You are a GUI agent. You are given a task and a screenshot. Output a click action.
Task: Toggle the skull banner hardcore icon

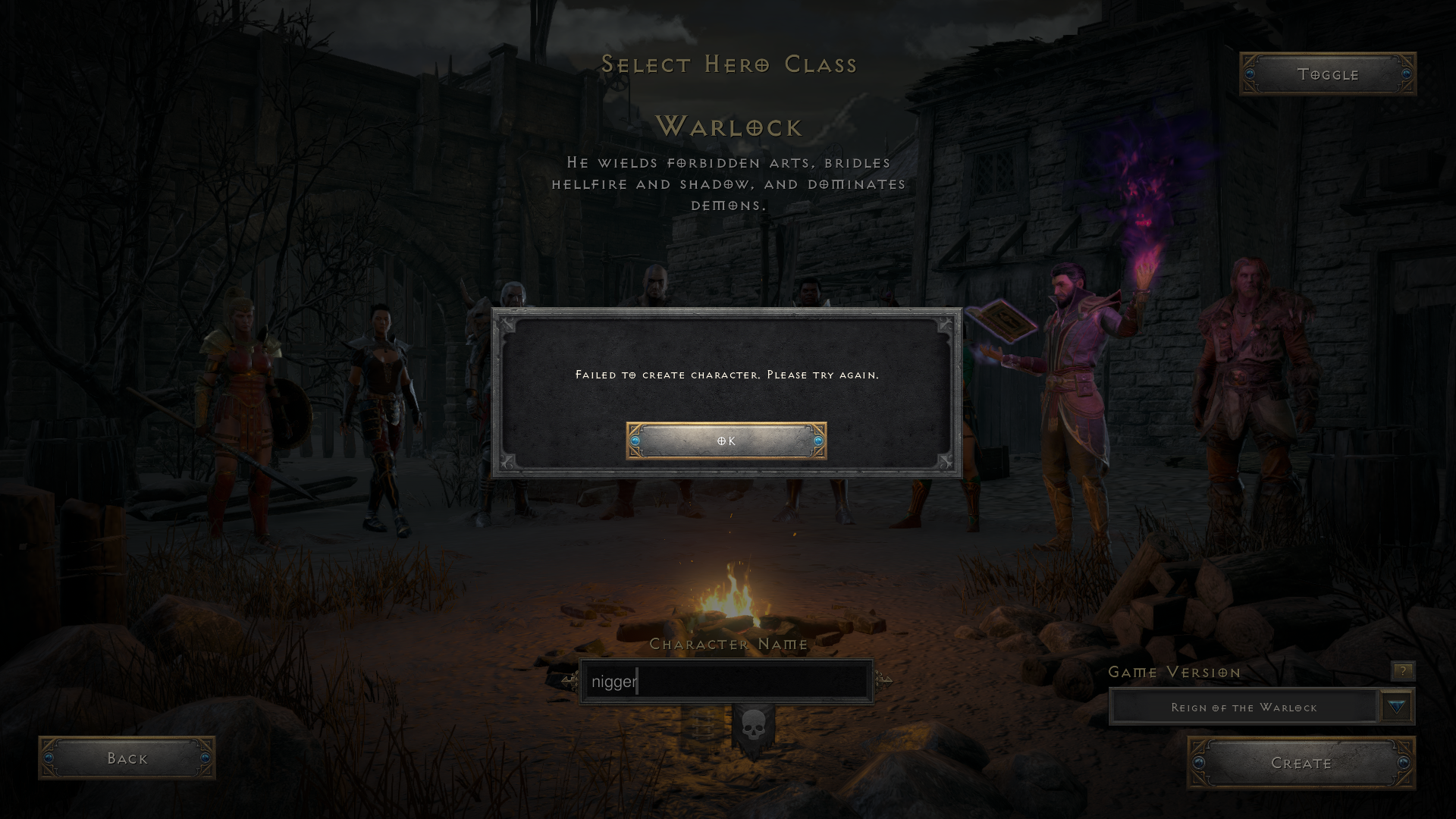coord(753,729)
